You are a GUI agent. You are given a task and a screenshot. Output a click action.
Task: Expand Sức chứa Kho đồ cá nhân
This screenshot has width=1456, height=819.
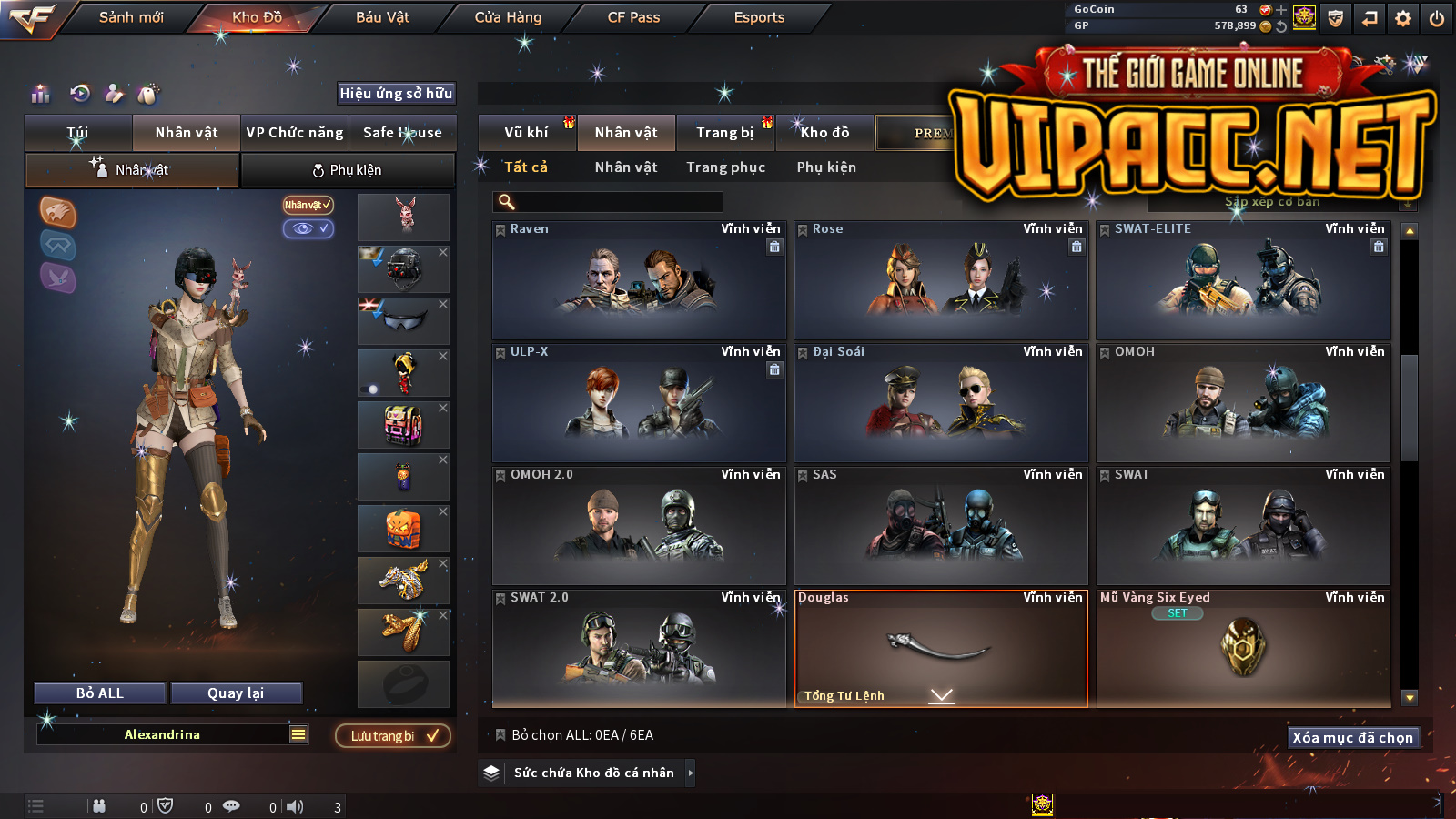(691, 773)
